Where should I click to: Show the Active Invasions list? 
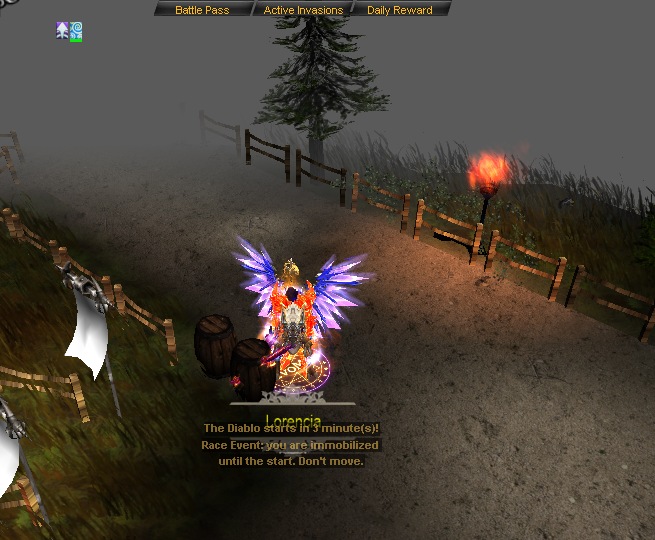[x=303, y=10]
